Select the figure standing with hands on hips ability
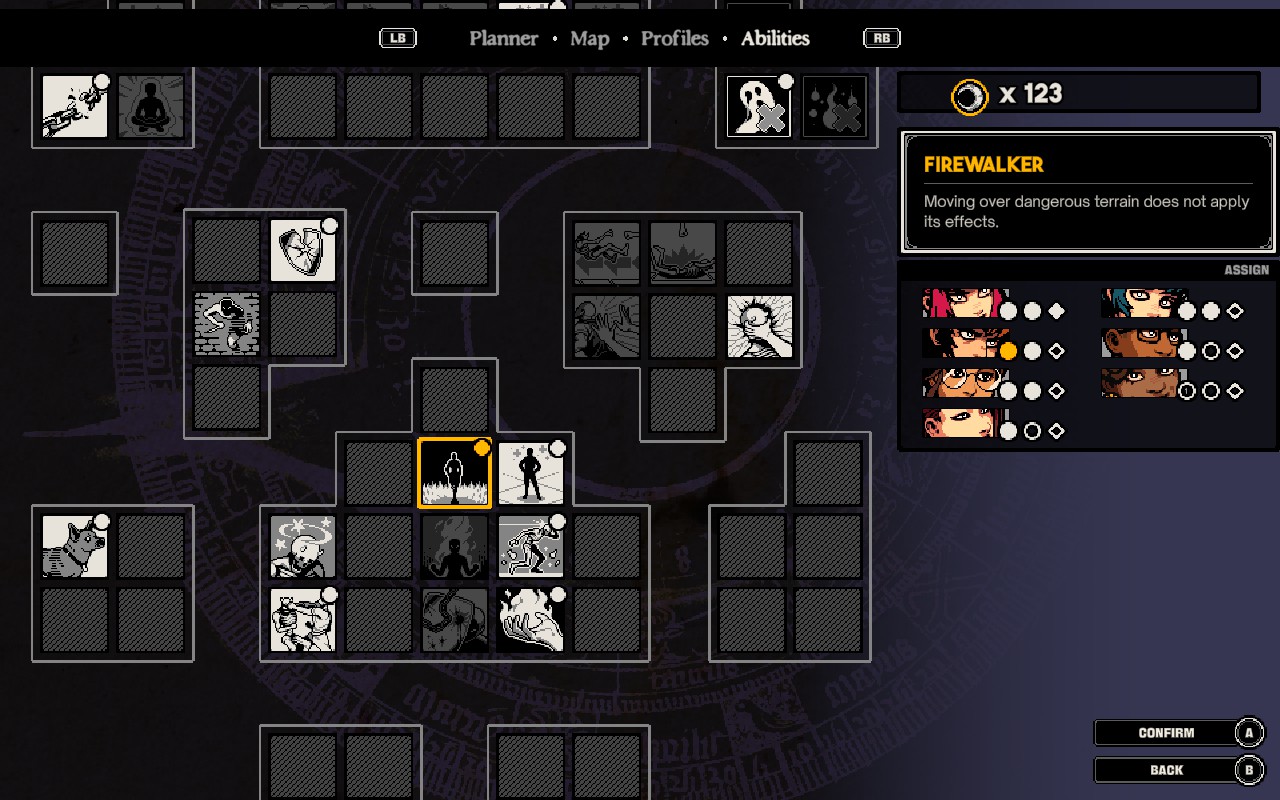The height and width of the screenshot is (800, 1280). point(530,474)
